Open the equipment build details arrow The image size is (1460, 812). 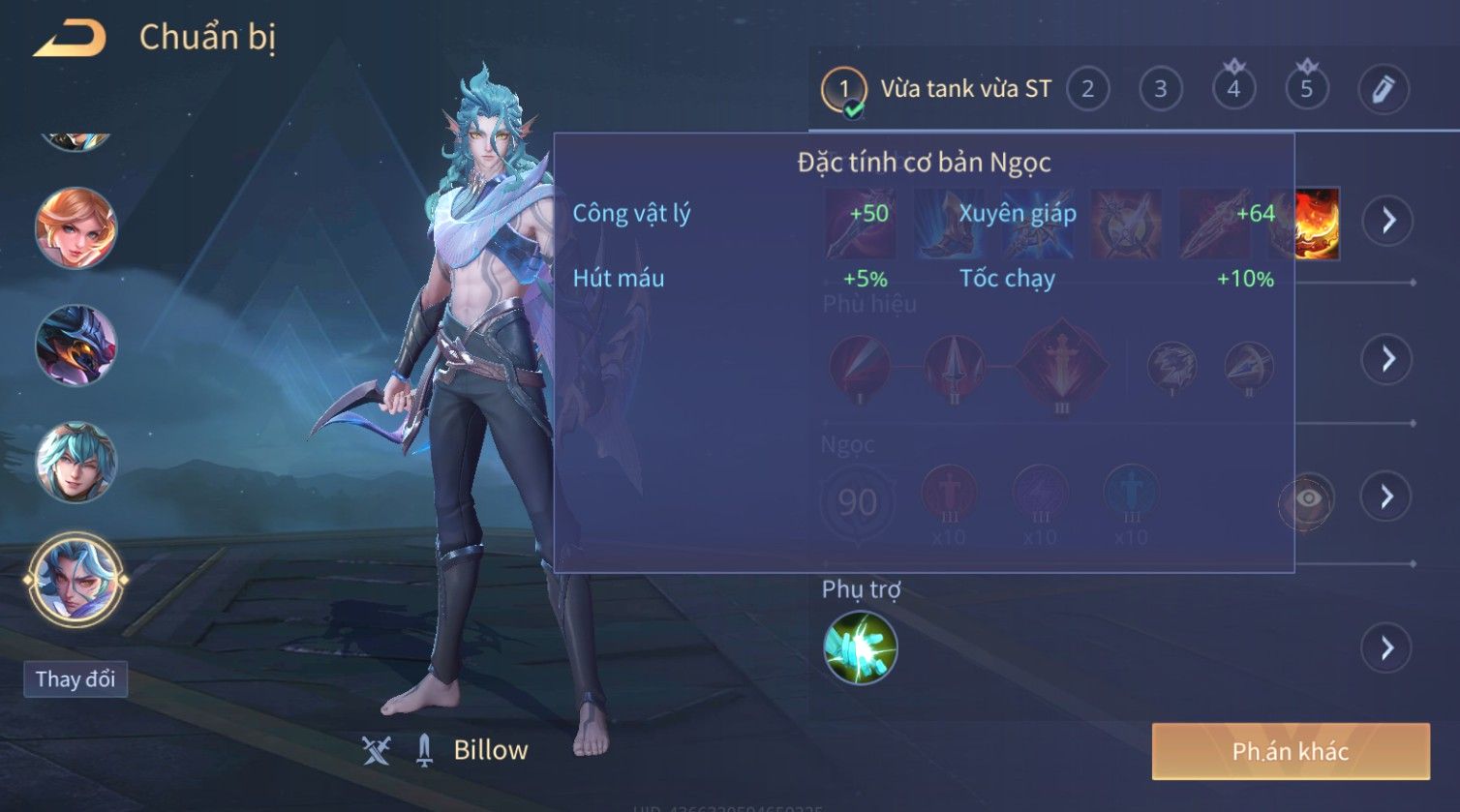[1388, 221]
